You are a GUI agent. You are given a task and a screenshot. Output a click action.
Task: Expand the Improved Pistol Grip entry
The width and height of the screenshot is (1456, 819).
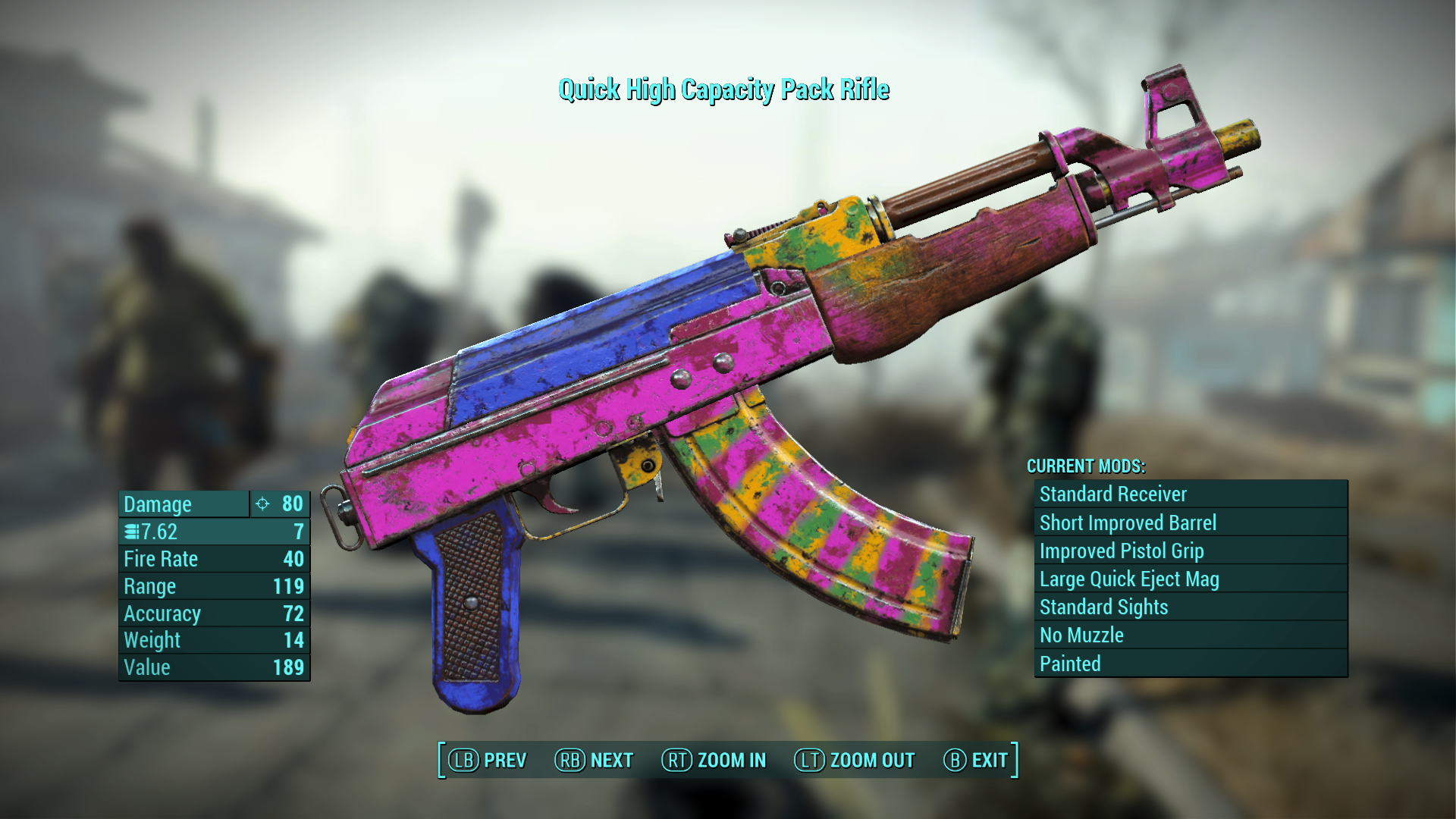[x=1189, y=551]
